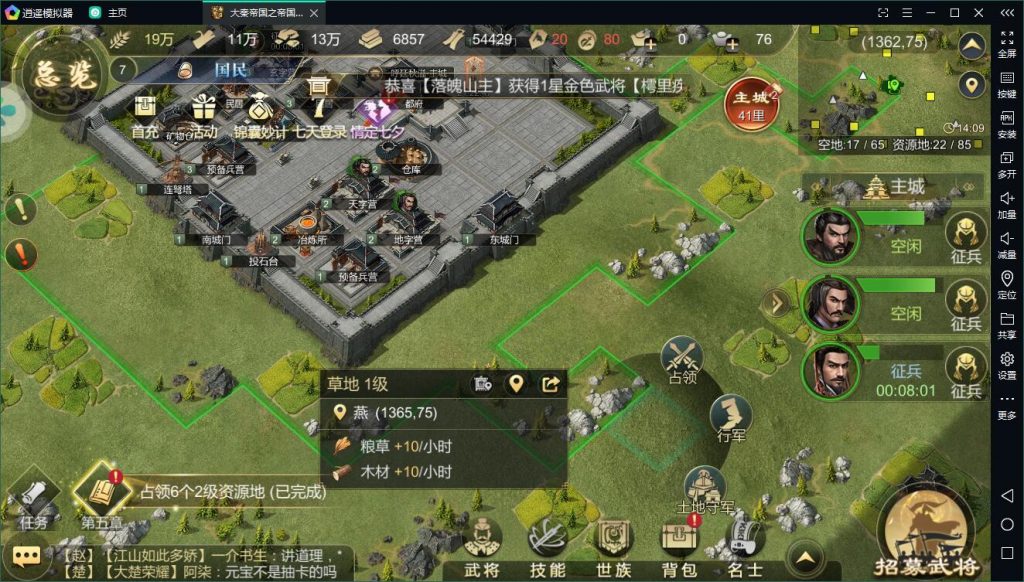
Task: Open the 背包 backpack
Action: pos(679,546)
